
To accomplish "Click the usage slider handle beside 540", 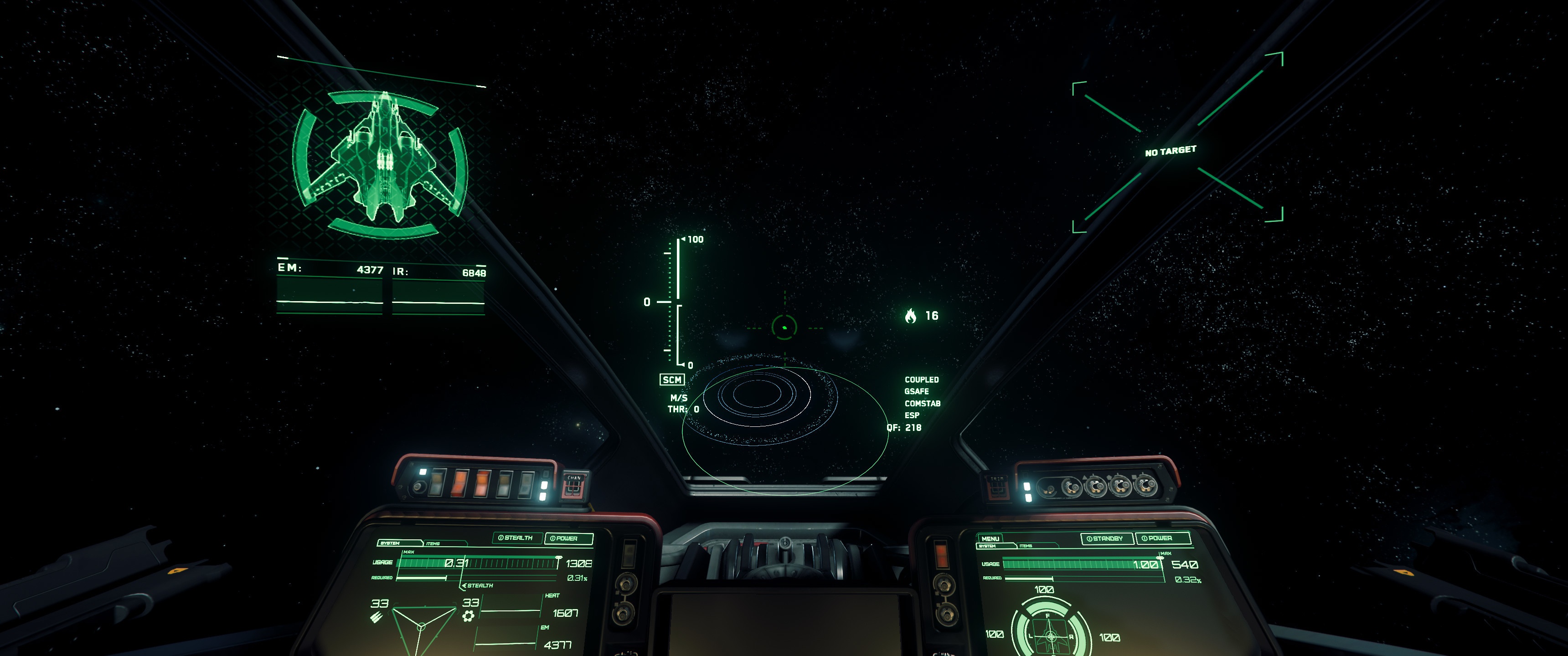I will pos(1160,558).
